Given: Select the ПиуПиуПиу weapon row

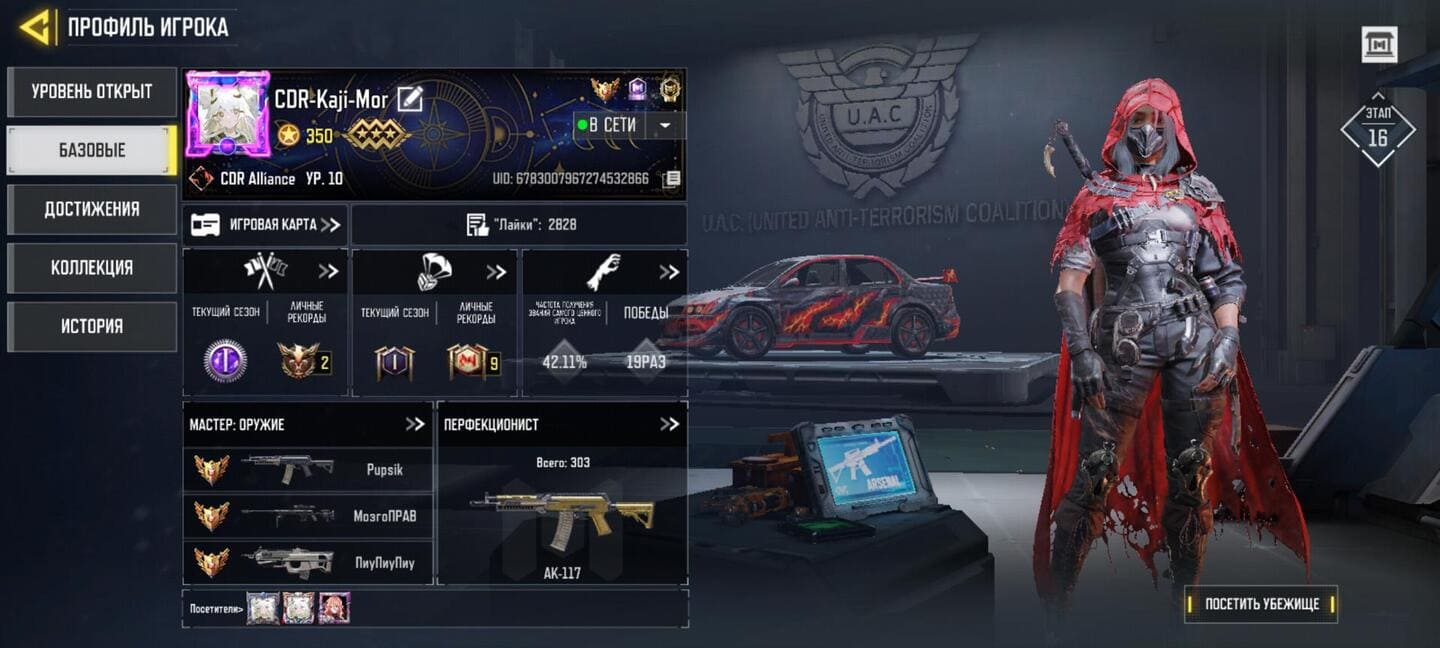Looking at the screenshot, I should [x=307, y=562].
